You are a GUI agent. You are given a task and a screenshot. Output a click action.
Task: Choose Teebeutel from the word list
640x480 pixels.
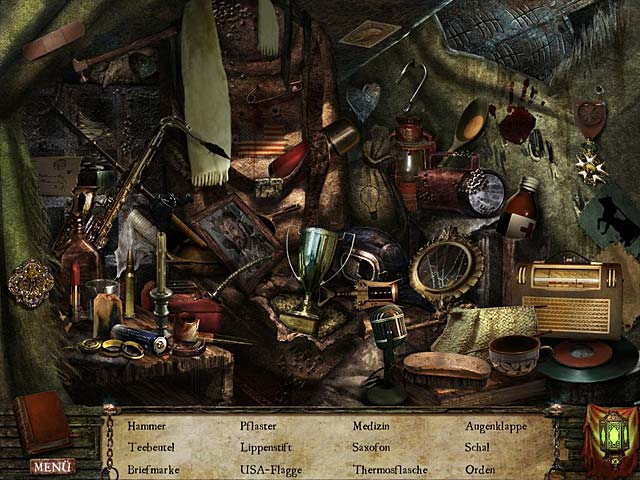coord(151,447)
